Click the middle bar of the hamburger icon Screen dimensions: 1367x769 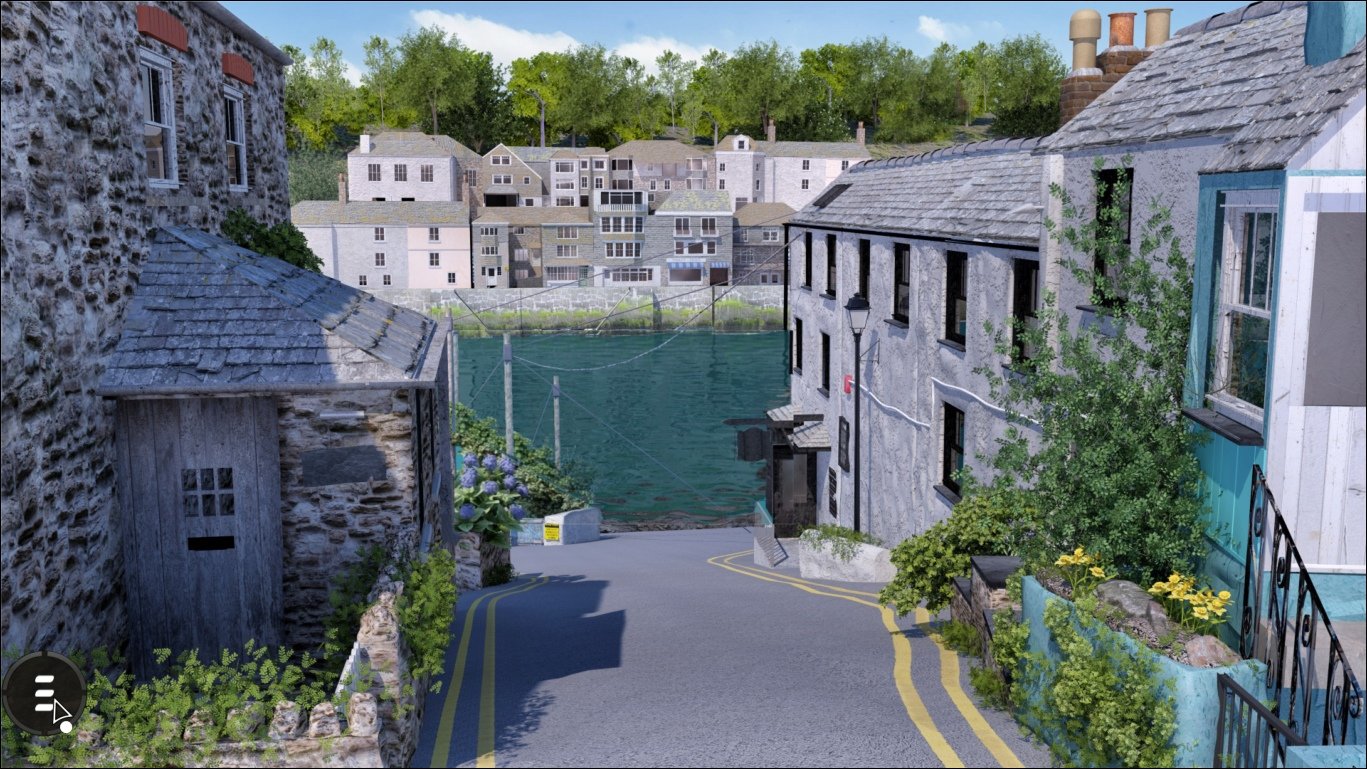click(x=44, y=692)
